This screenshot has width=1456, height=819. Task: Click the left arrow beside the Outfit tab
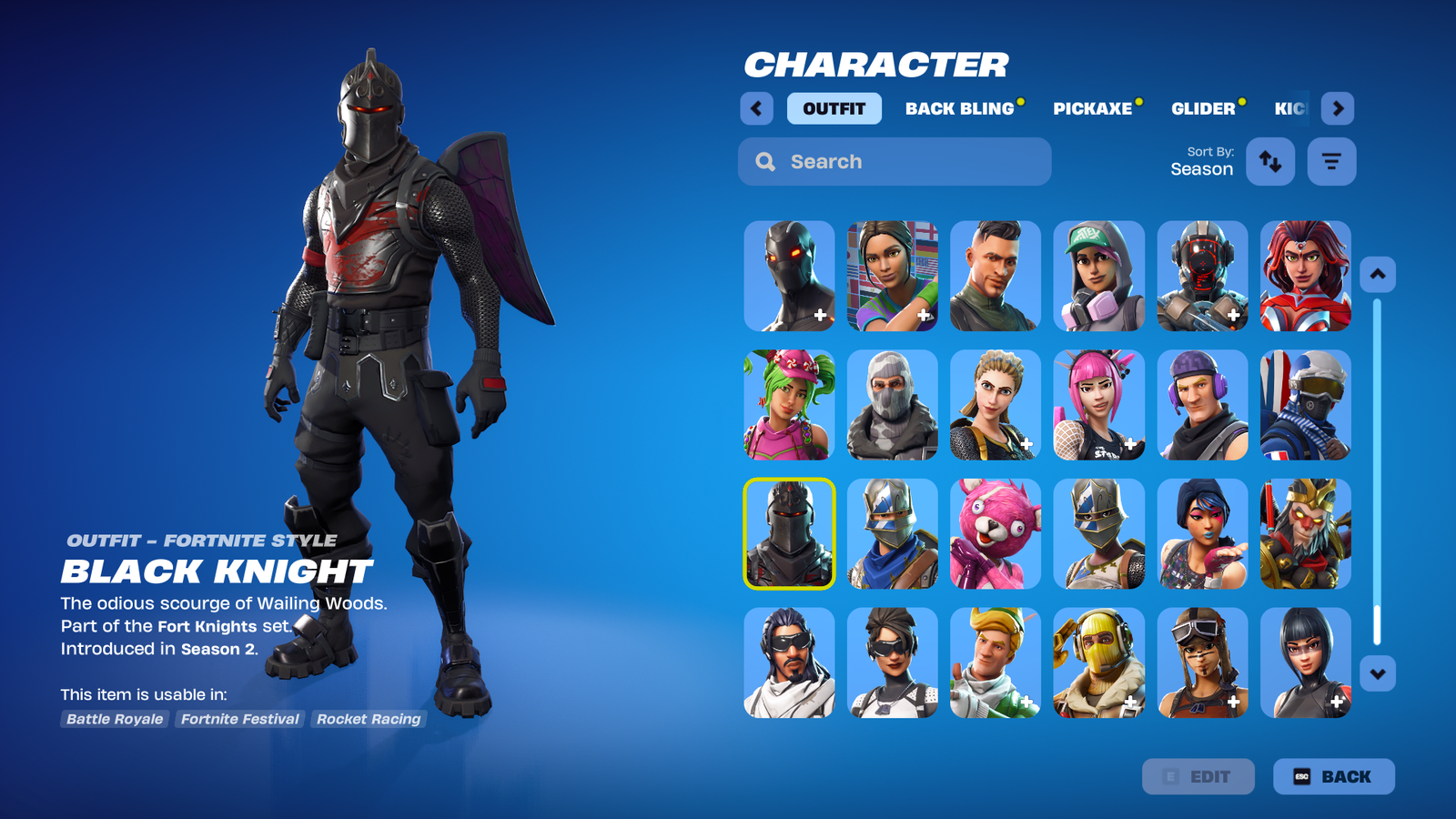click(x=756, y=108)
